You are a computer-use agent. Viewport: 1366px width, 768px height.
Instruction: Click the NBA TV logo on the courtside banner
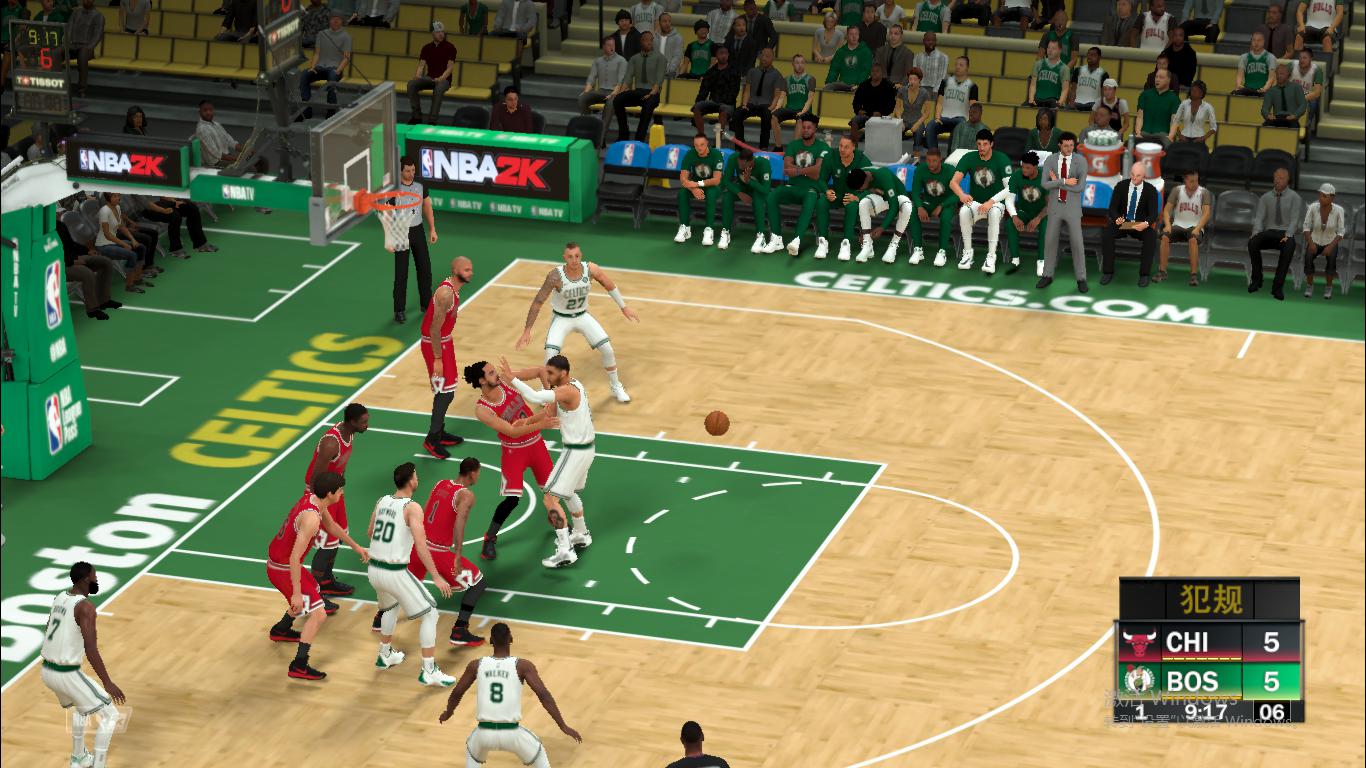click(470, 205)
